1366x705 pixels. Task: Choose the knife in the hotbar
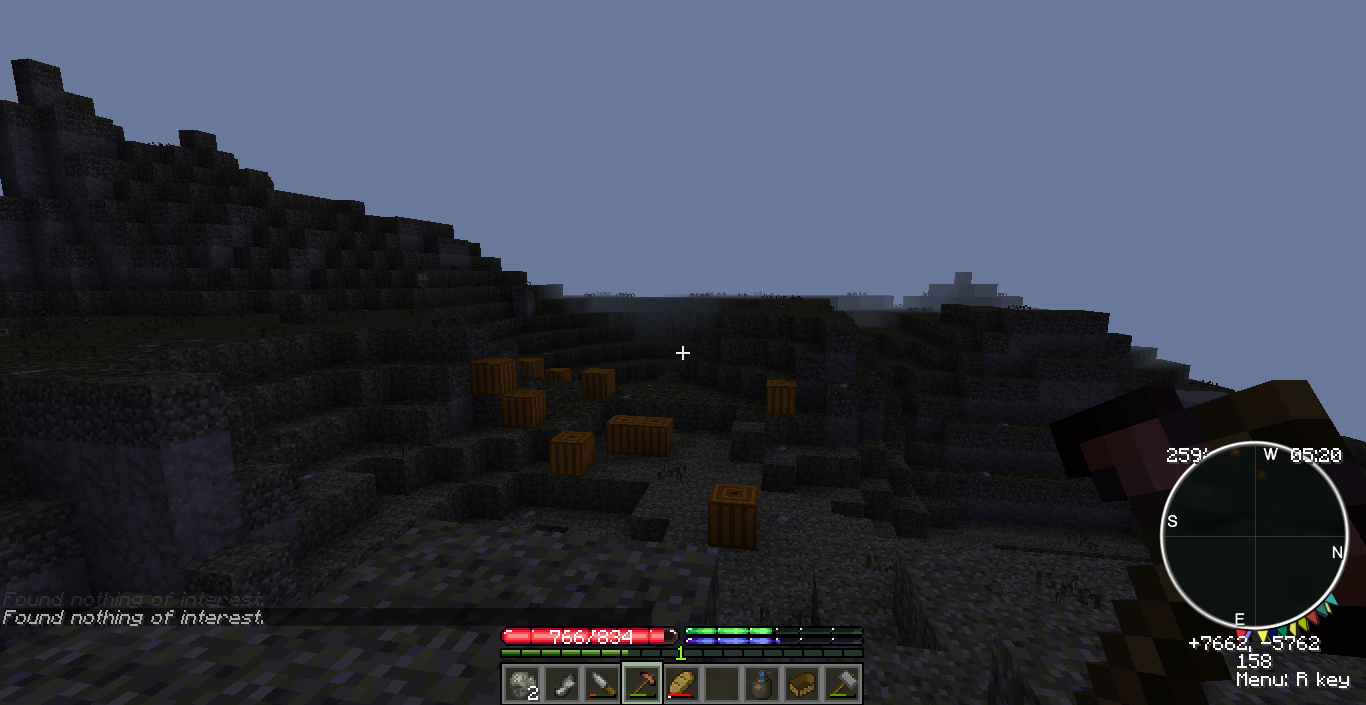pyautogui.click(x=601, y=684)
